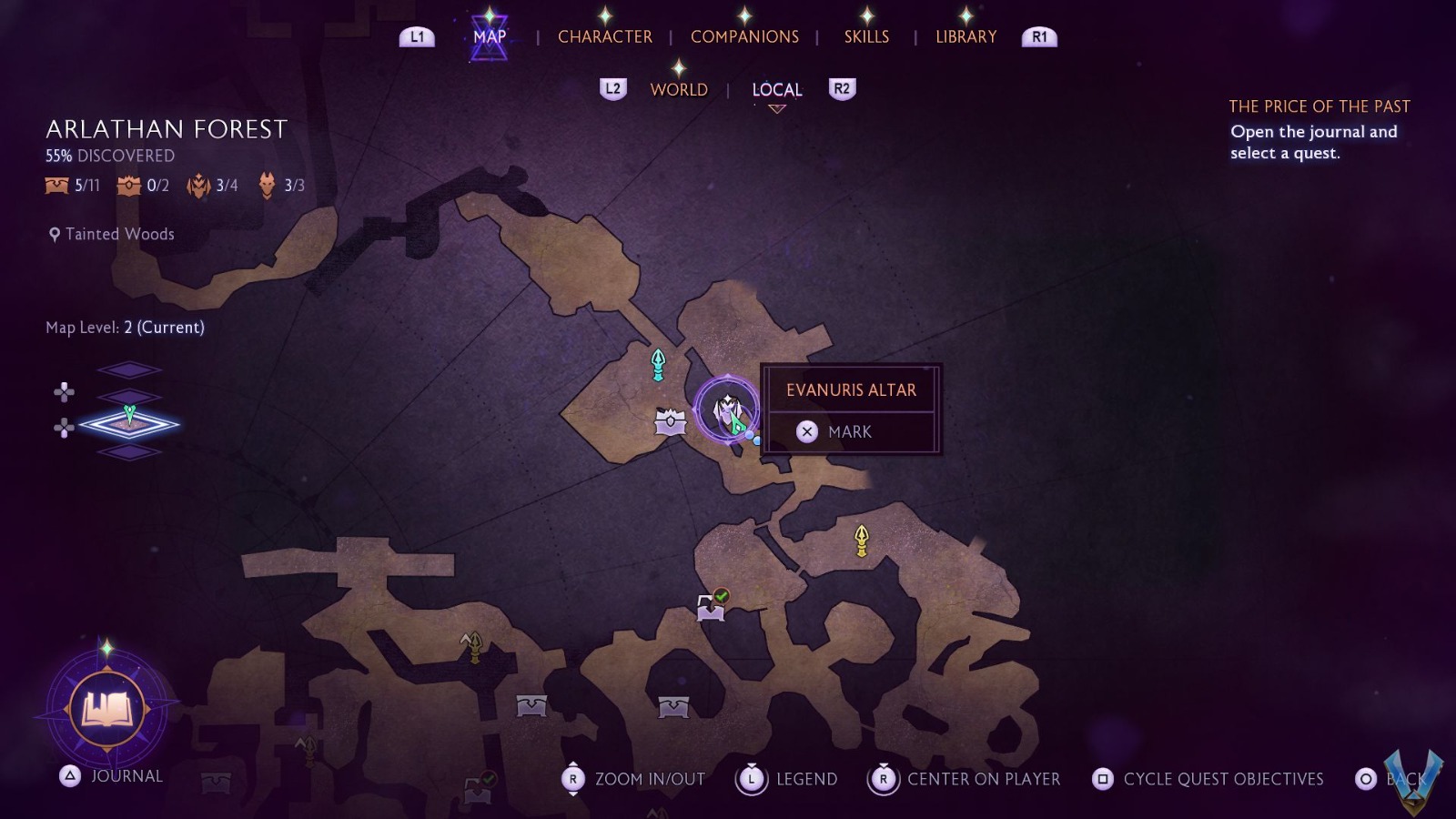
Task: Show the map Legend
Action: [x=788, y=779]
